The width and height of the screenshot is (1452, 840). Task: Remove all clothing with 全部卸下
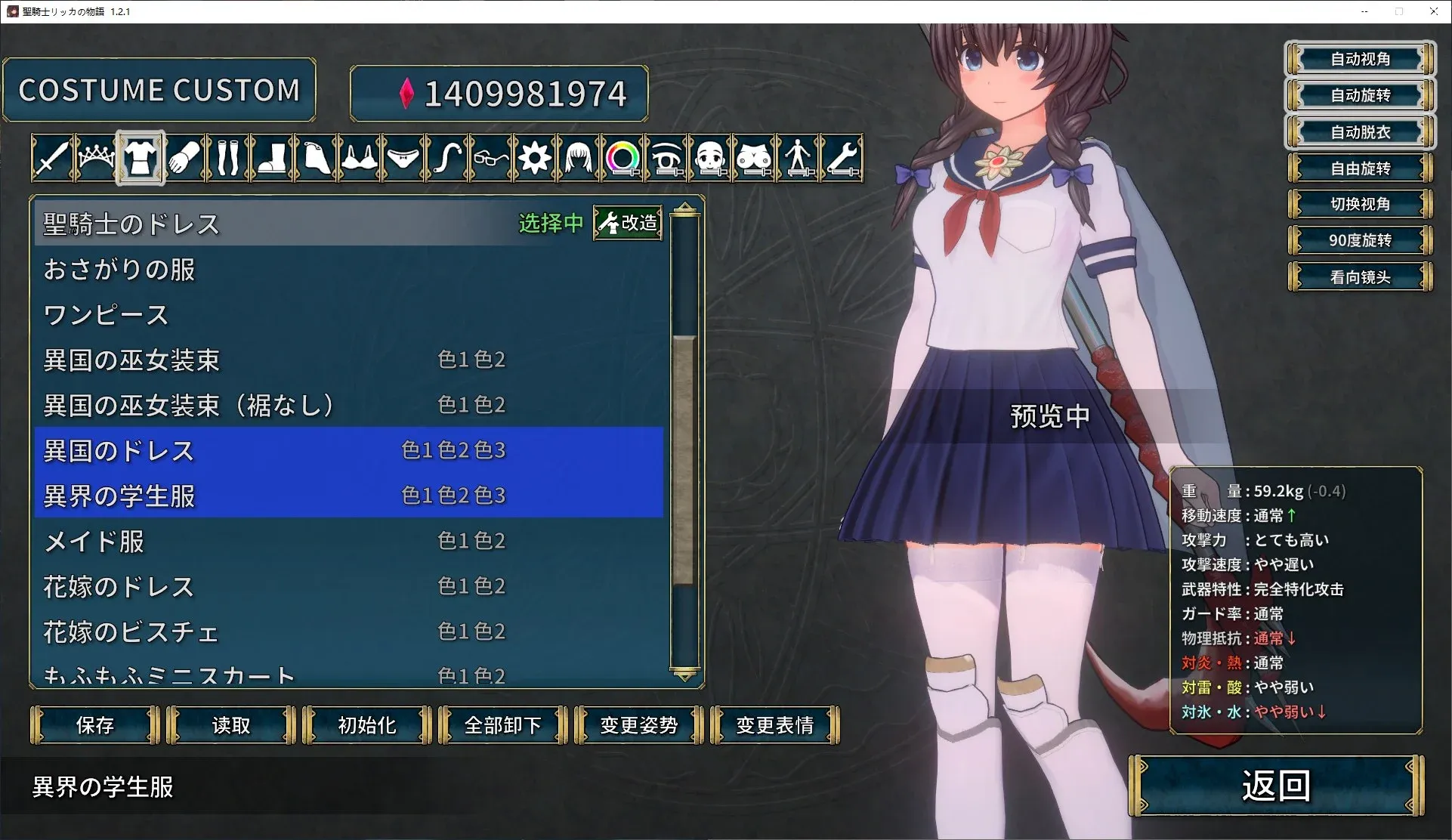pos(503,725)
